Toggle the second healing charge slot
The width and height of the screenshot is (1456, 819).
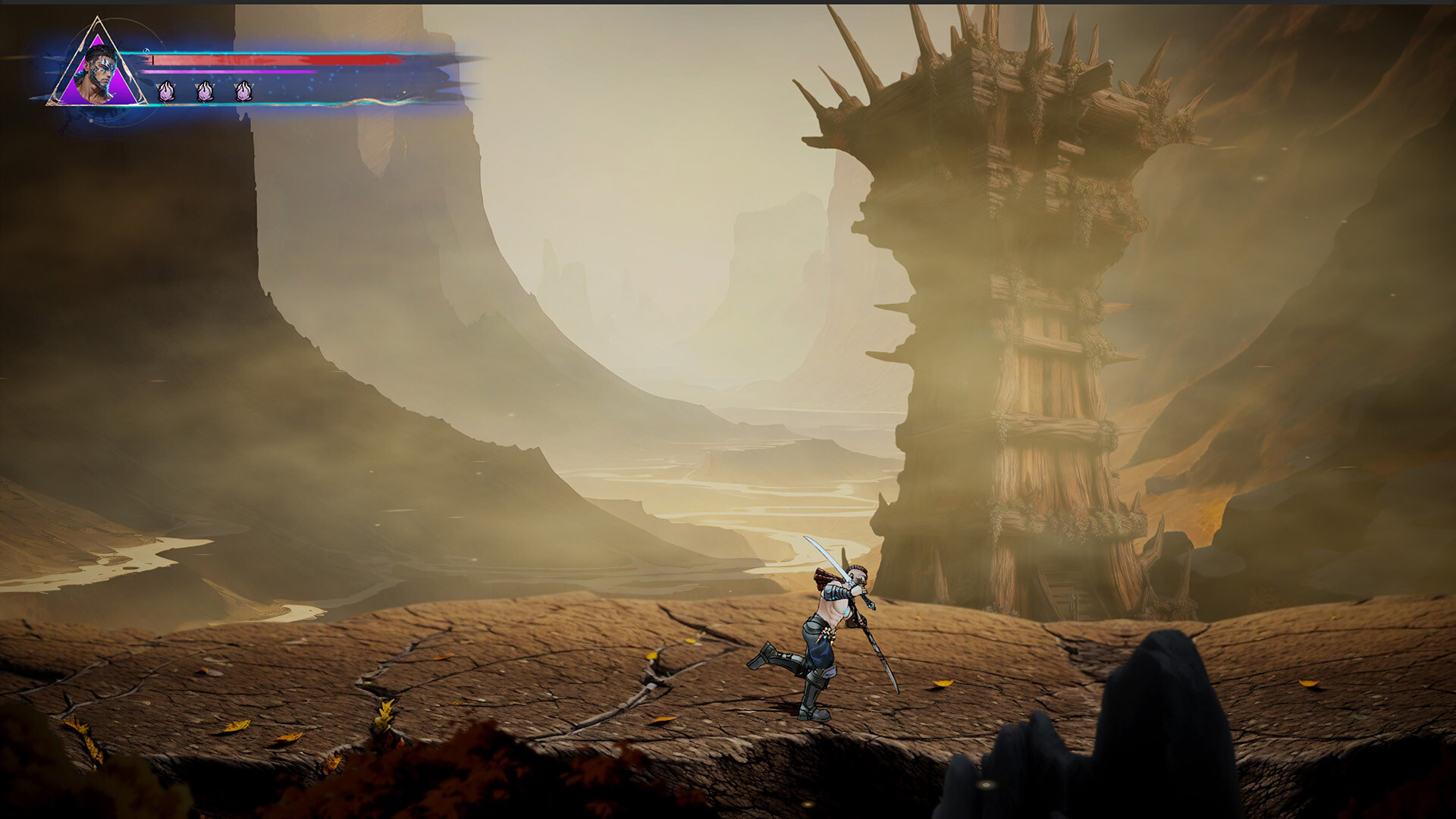(203, 91)
